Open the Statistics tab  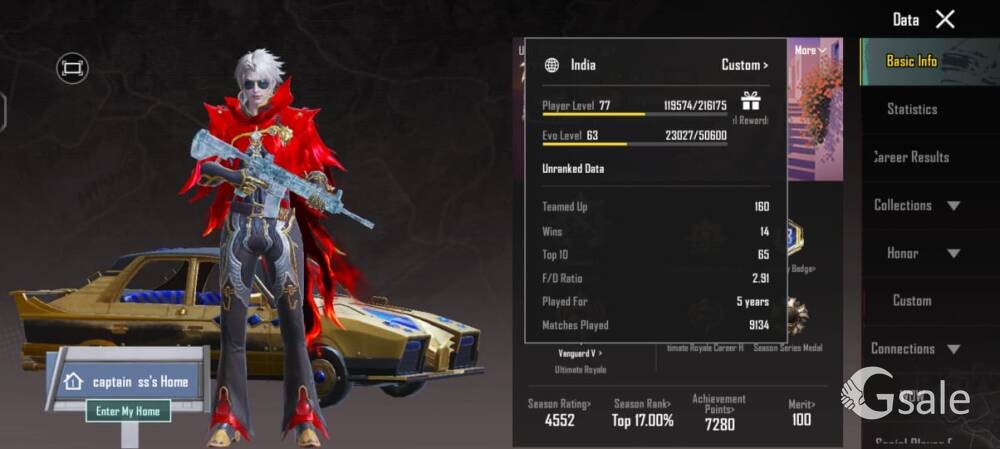pos(911,109)
